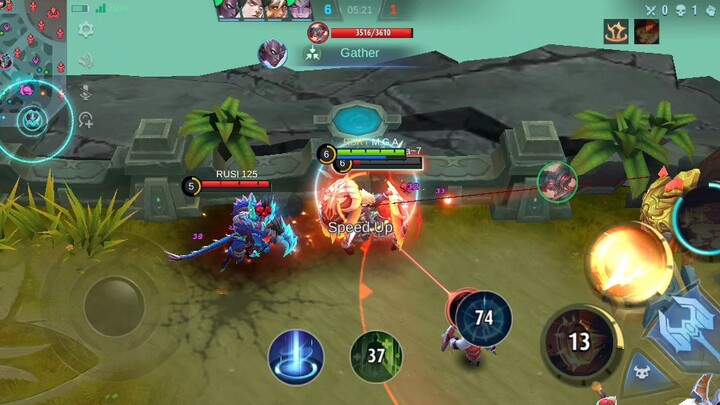
Task: Toggle the speaker sound icon
Action: [86, 61]
